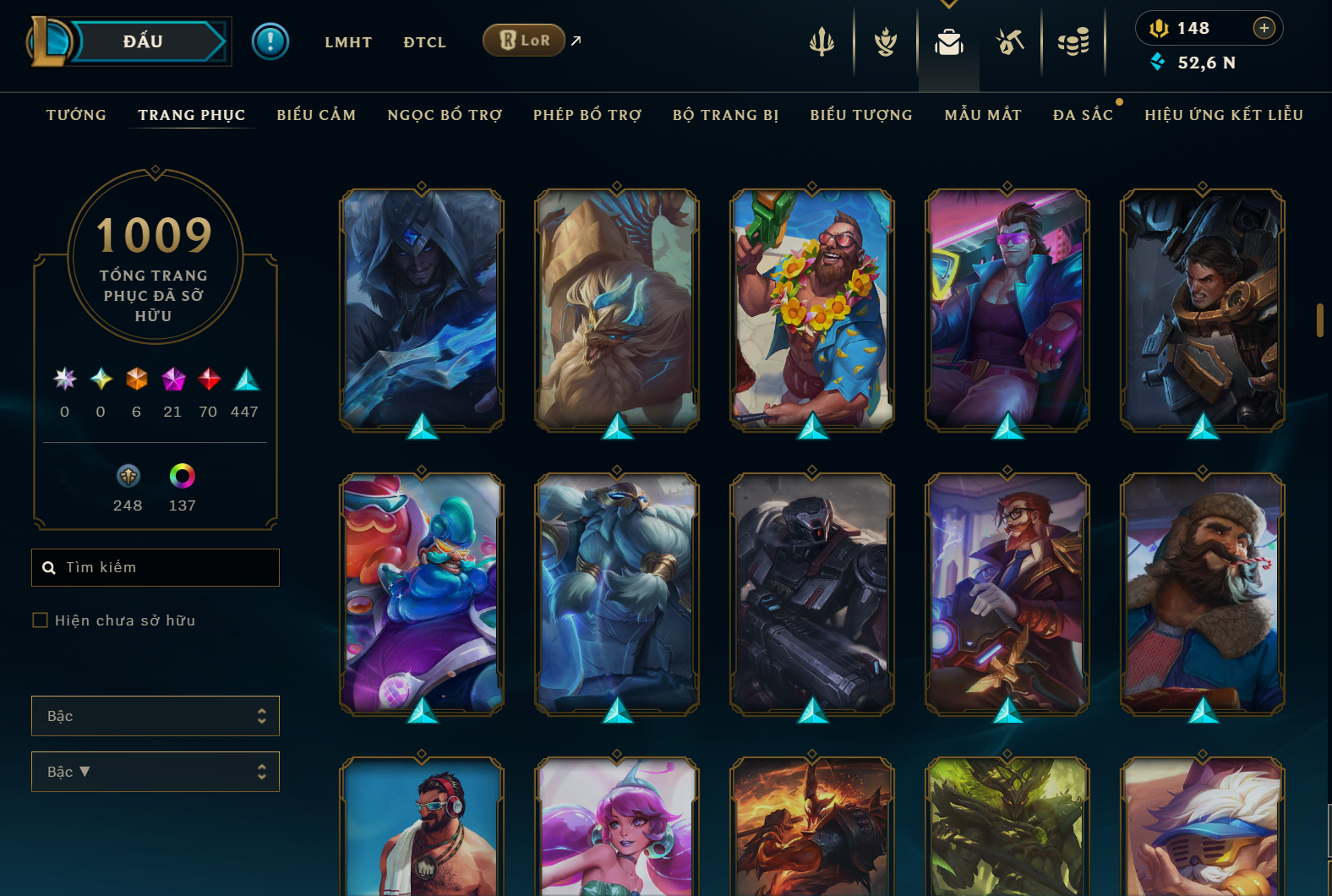The height and width of the screenshot is (896, 1332).
Task: Launch the LoR link button
Action: pyautogui.click(x=524, y=40)
